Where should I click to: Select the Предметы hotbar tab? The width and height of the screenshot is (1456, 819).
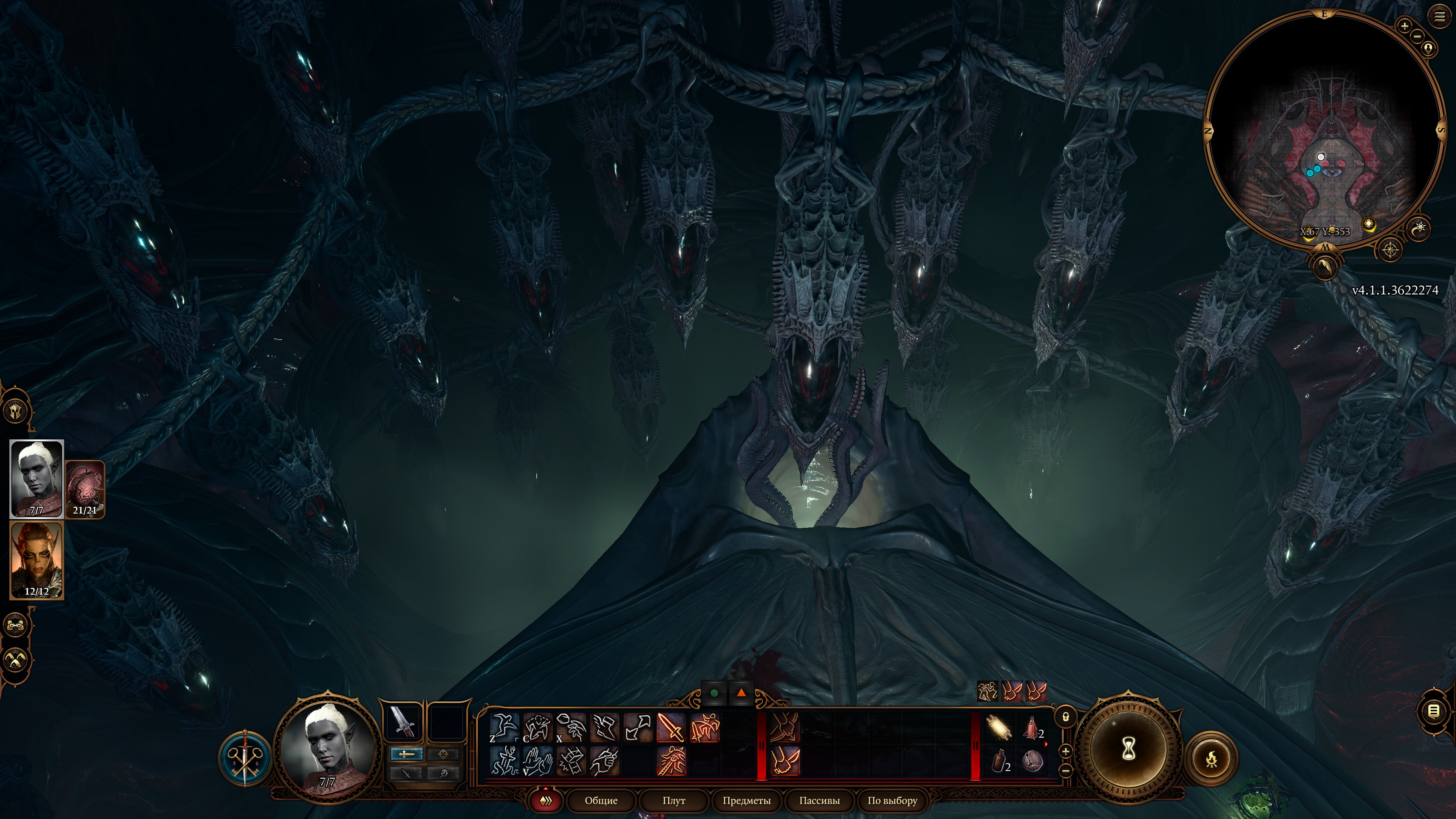click(746, 800)
